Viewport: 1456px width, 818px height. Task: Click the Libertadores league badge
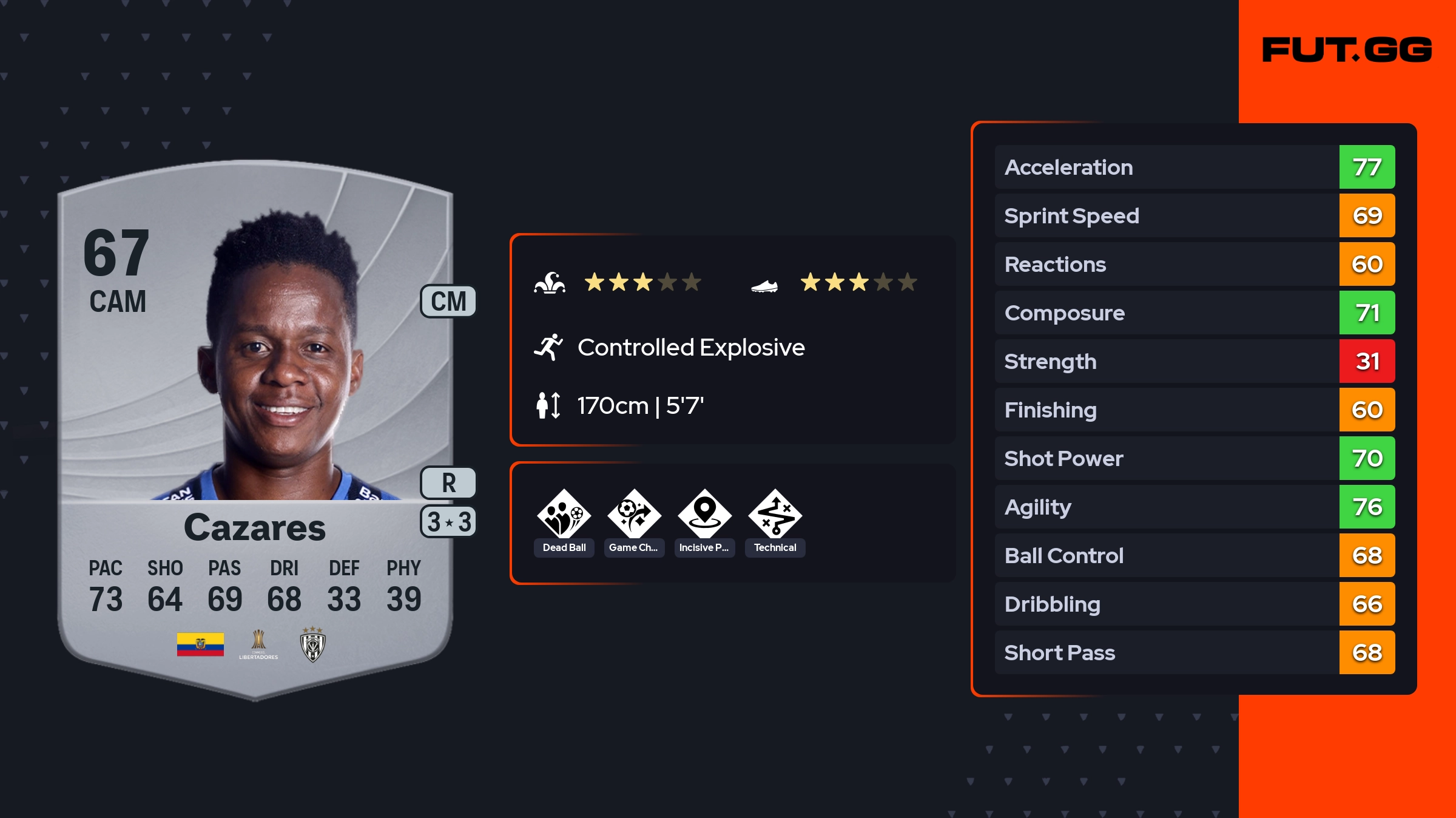(258, 644)
